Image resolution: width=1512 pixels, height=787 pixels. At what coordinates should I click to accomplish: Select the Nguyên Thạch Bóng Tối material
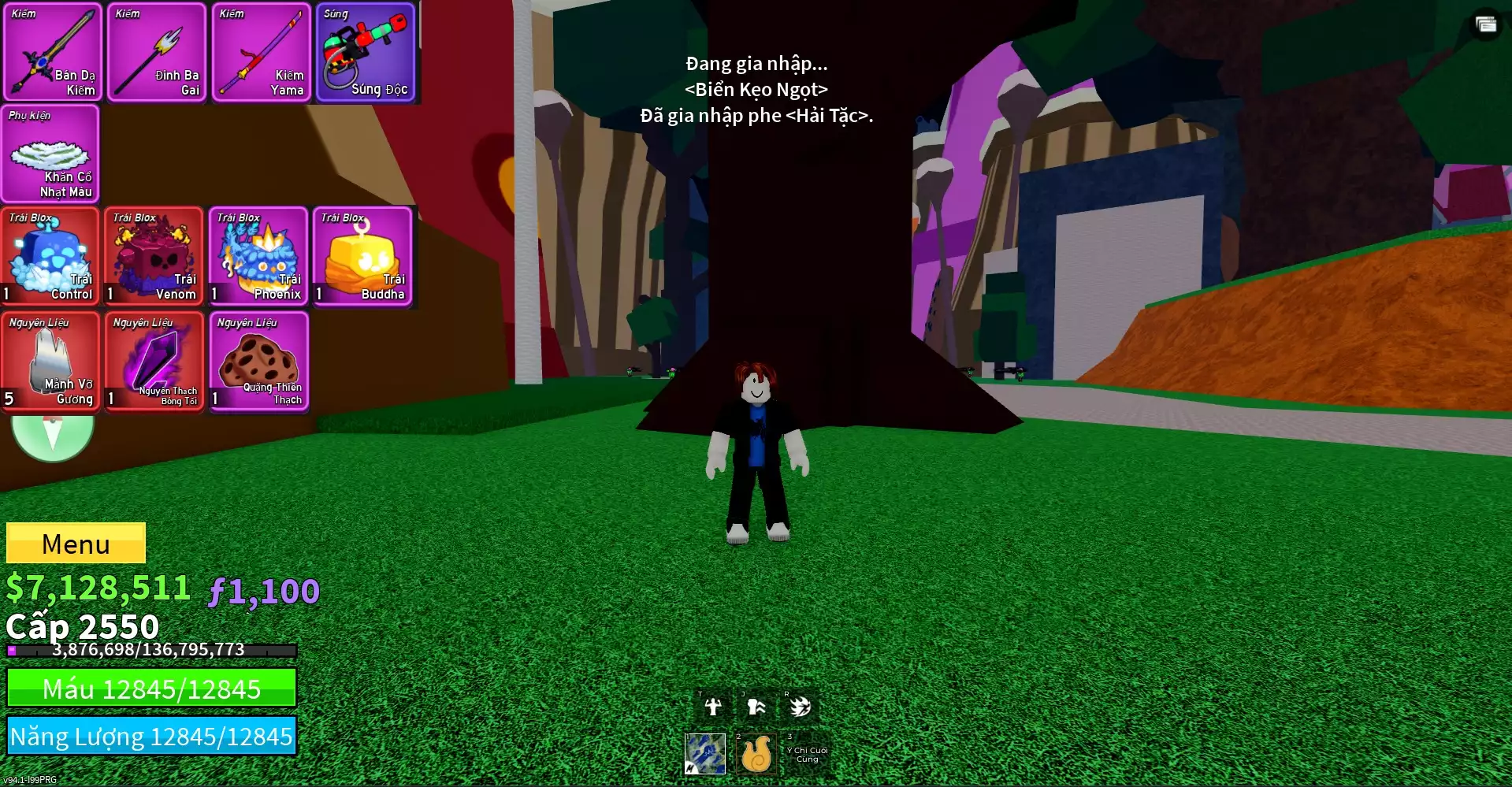tap(154, 362)
